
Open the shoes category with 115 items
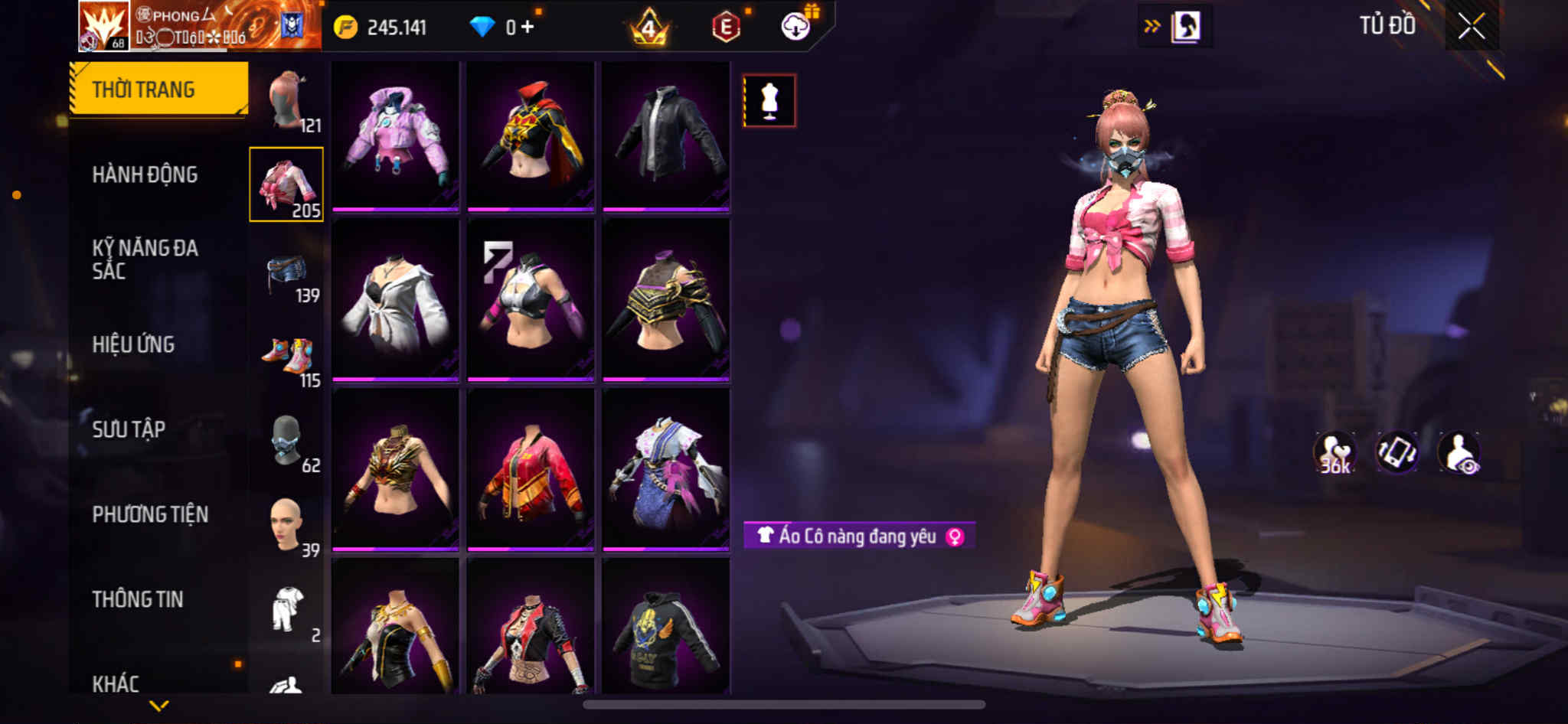pos(287,358)
